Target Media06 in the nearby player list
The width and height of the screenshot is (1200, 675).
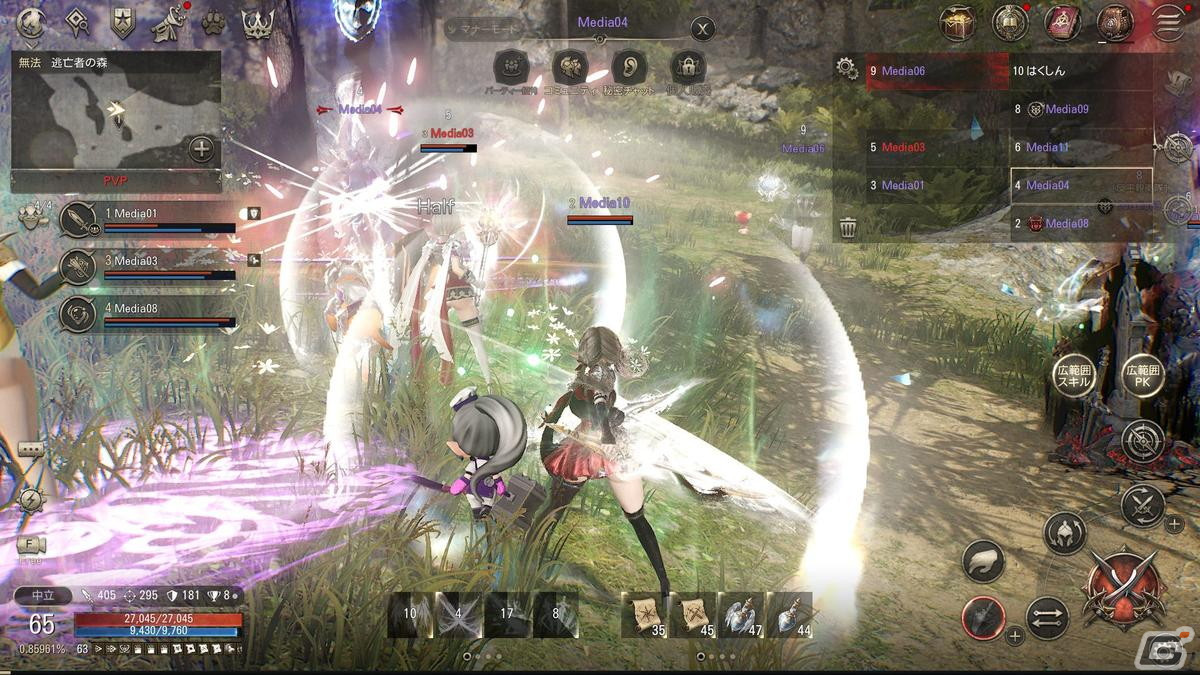tap(936, 72)
